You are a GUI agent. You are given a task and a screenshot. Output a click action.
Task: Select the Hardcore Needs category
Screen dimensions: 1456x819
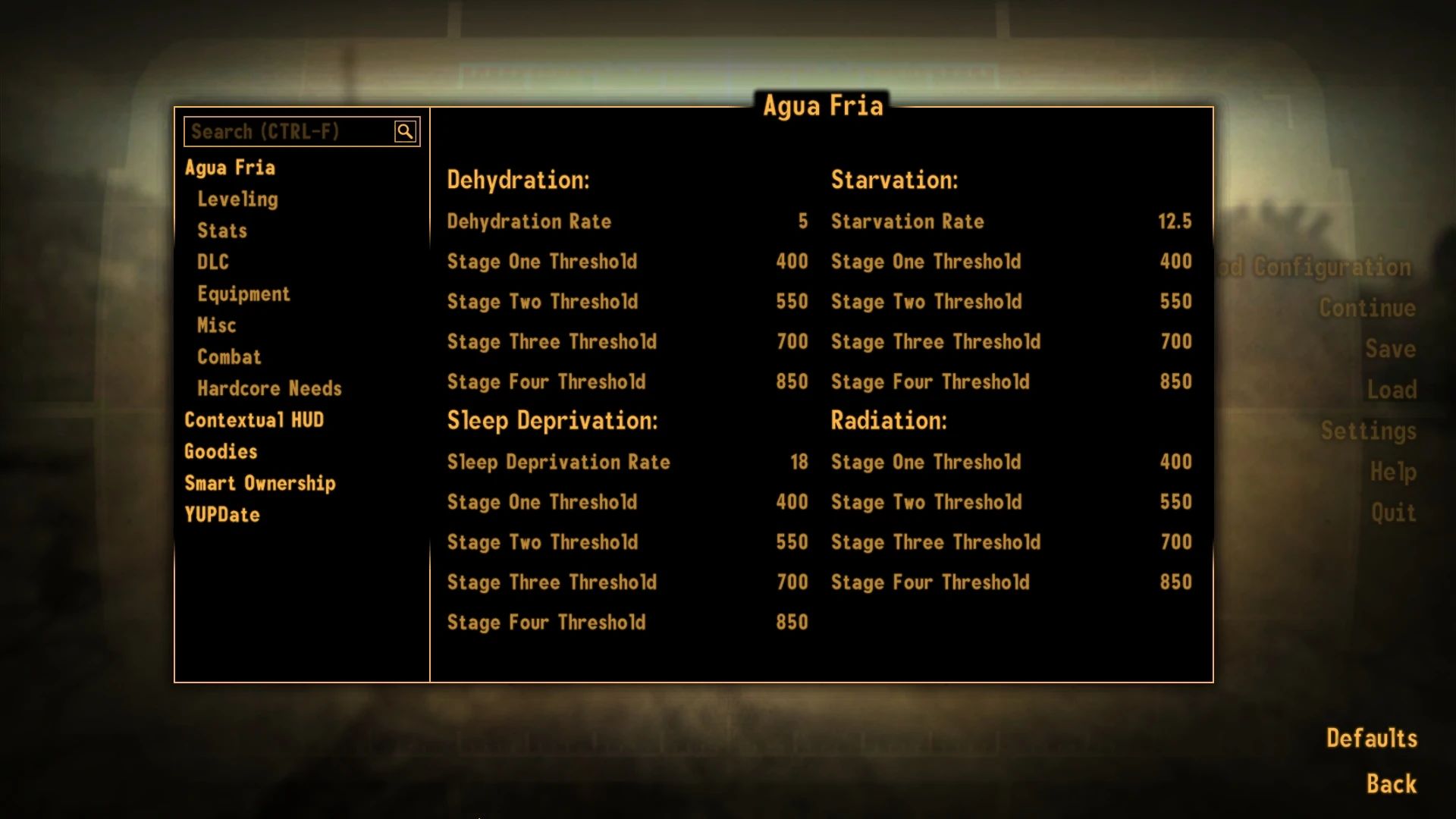[269, 388]
